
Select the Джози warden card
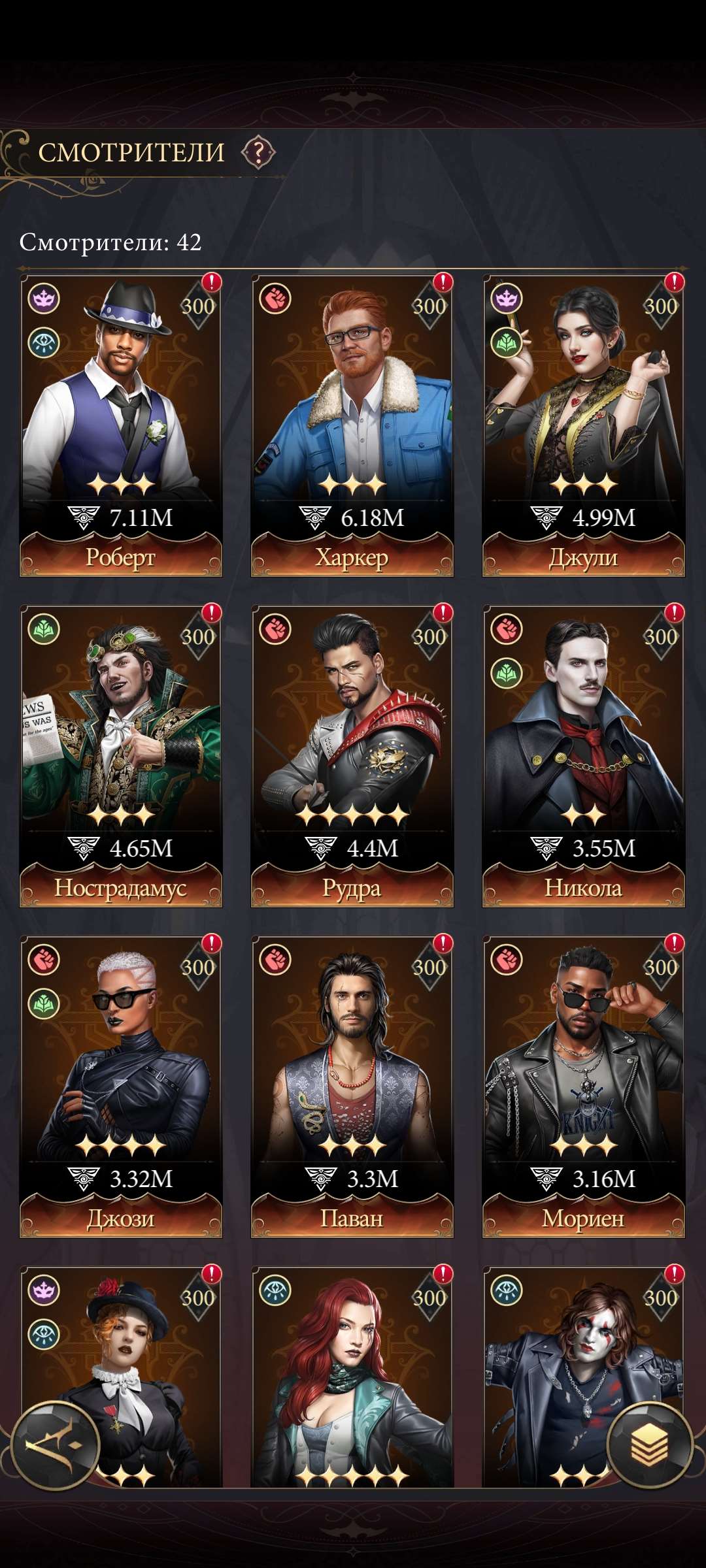(121, 1086)
